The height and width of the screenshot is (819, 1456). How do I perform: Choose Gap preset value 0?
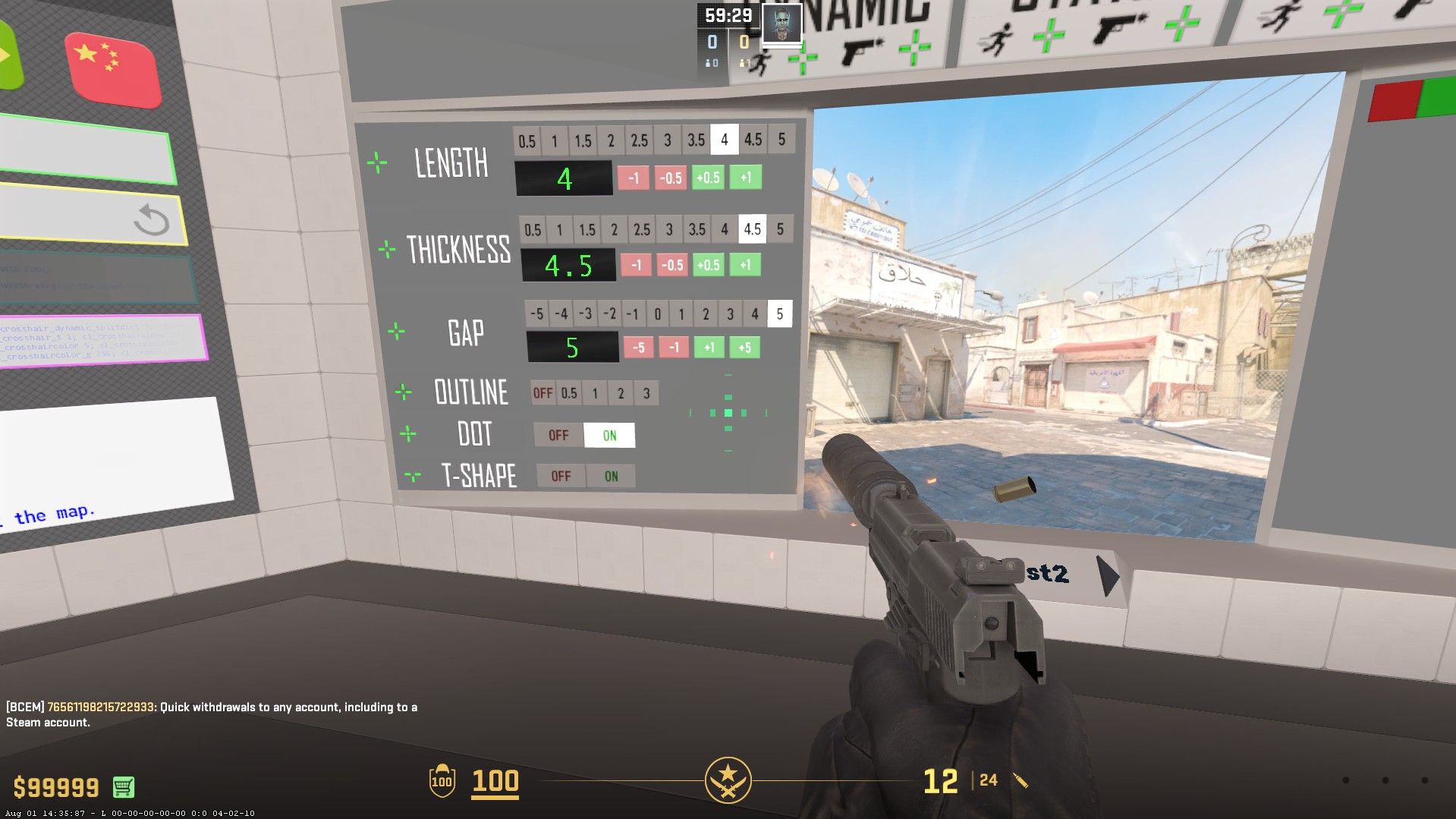(657, 313)
